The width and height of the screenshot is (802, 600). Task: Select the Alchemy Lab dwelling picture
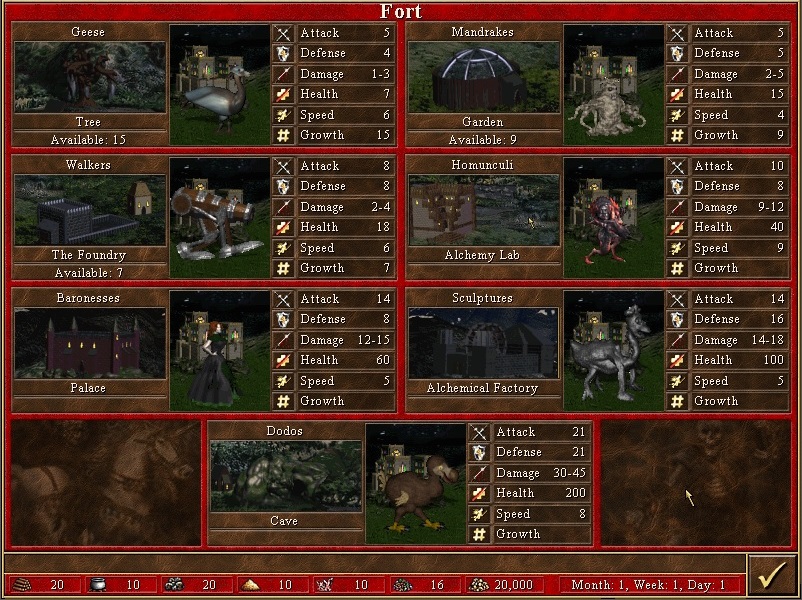483,211
